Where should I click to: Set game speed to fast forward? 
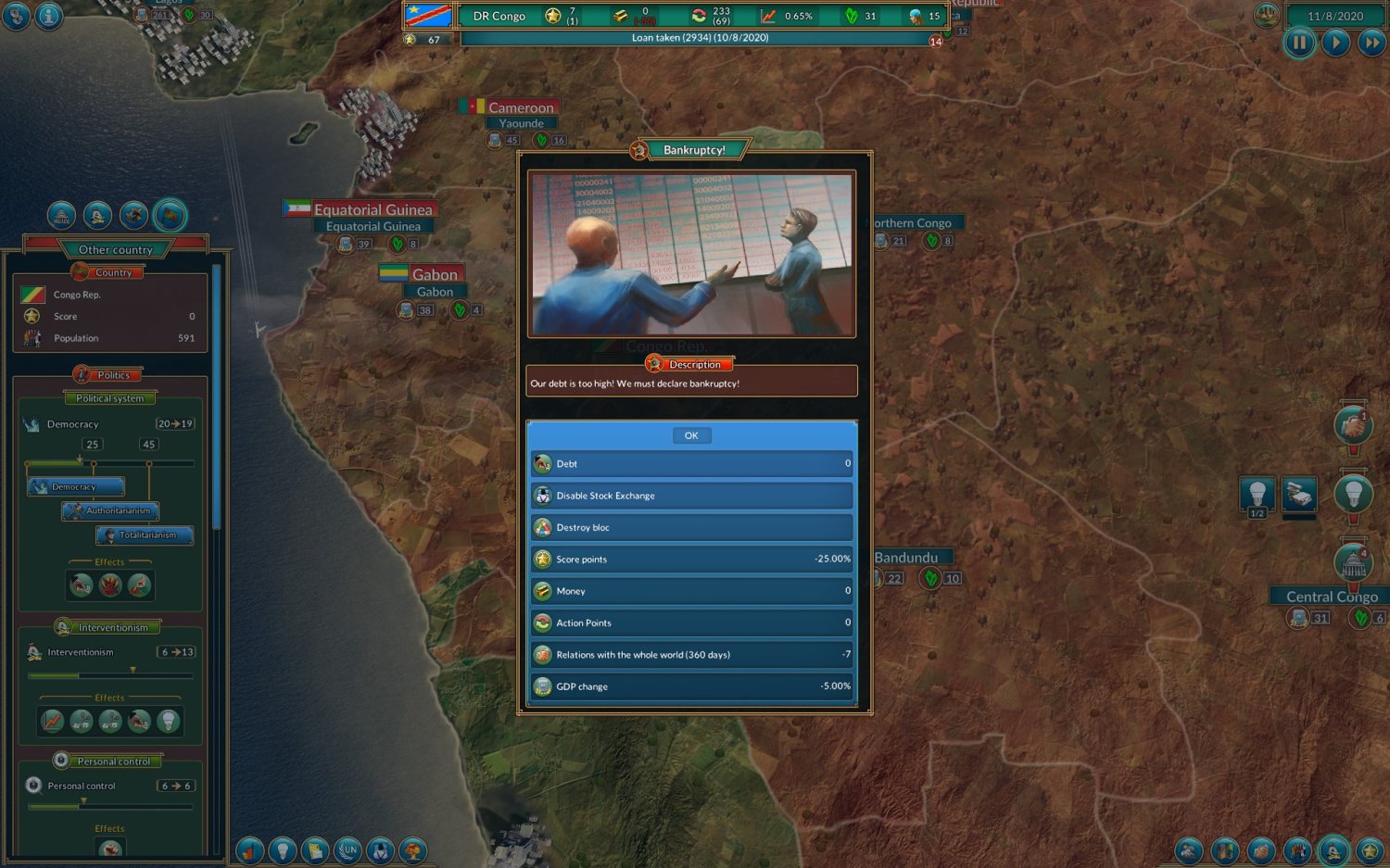coord(1371,43)
